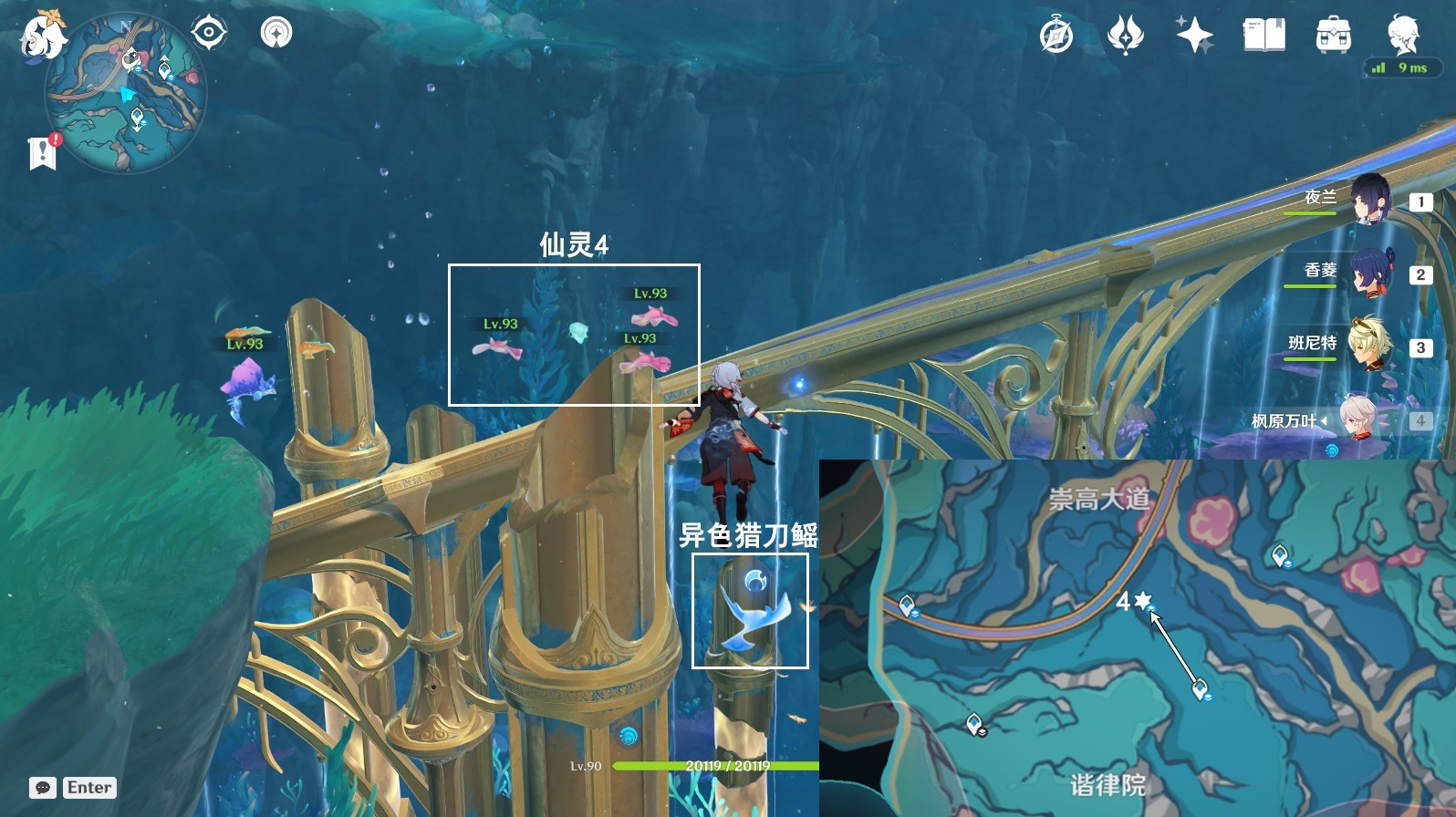Screen dimensions: 1456x817
Task: Click the party setup waypoint icon beside the eye
Action: (276, 34)
